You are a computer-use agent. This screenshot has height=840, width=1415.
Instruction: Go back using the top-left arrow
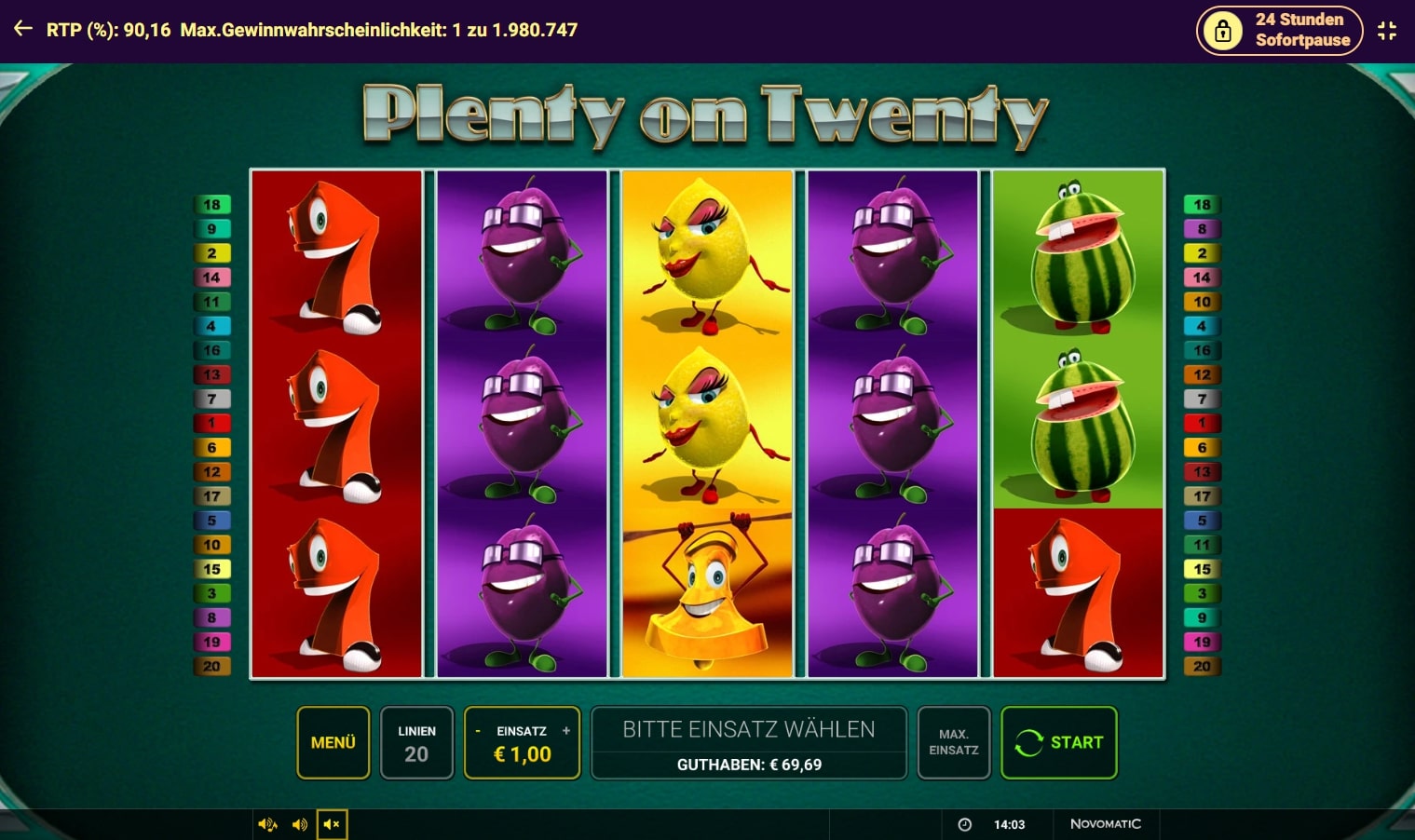tap(23, 30)
